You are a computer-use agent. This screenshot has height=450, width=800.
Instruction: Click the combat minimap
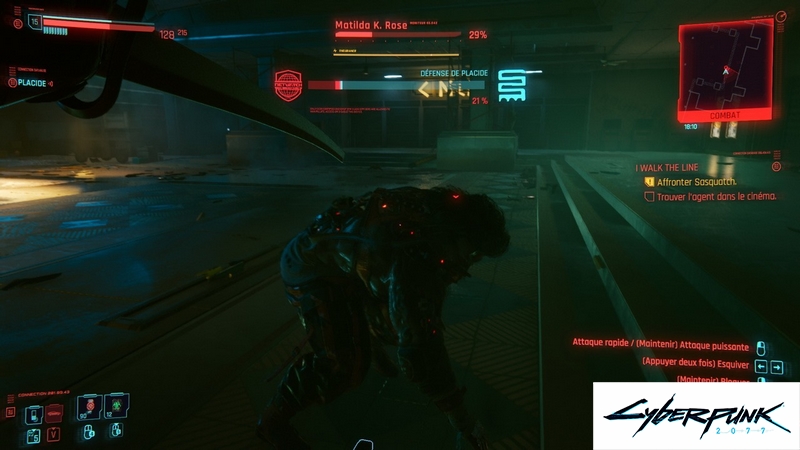click(726, 68)
